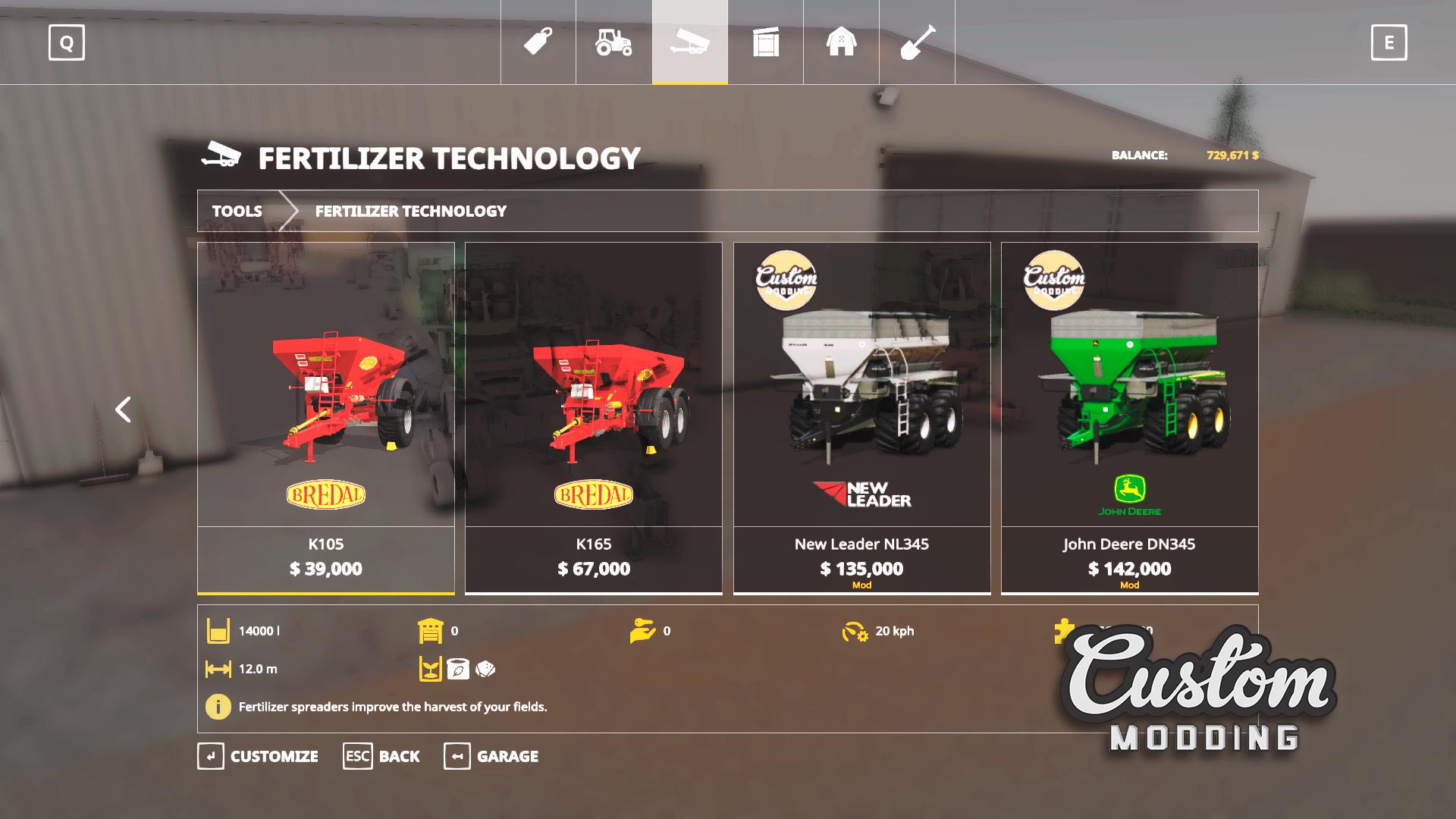This screenshot has width=1456, height=819.
Task: Select the Bredal K105 spreader card
Action: 326,417
